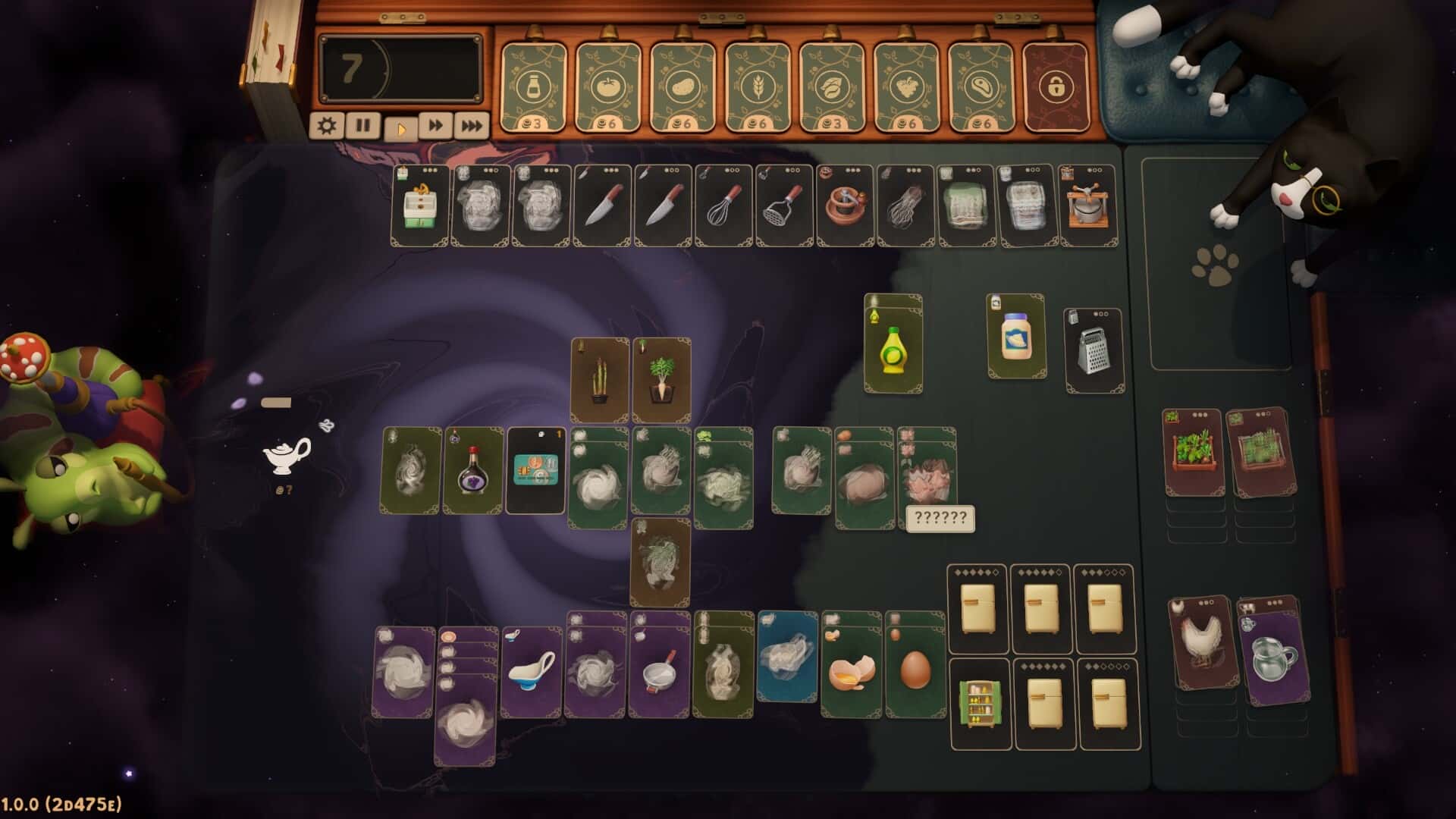Open the settings gear menu
Viewport: 1456px width, 819px height.
(x=327, y=125)
